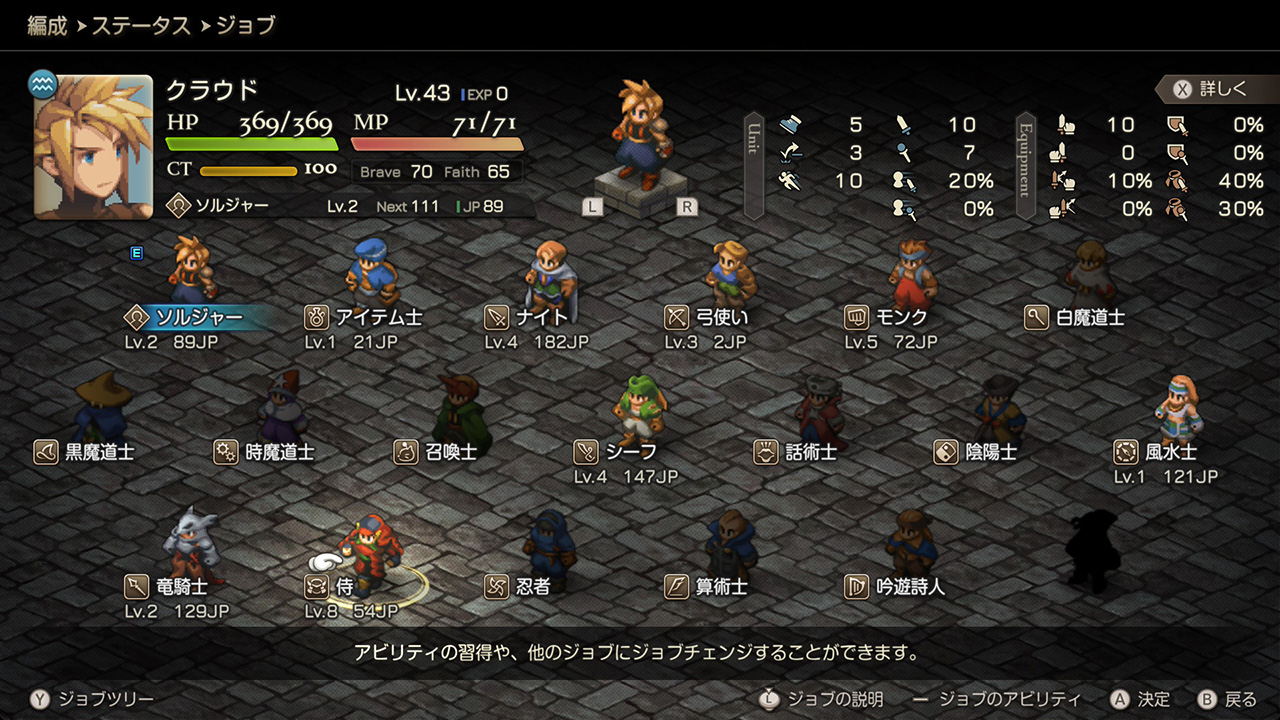Select the 忍者 job
This screenshot has height=720, width=1280.
click(519, 586)
